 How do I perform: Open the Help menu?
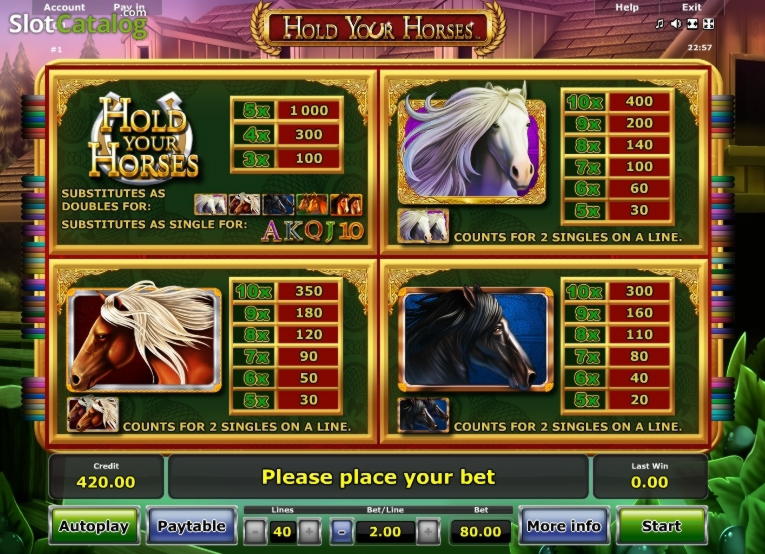pos(627,7)
